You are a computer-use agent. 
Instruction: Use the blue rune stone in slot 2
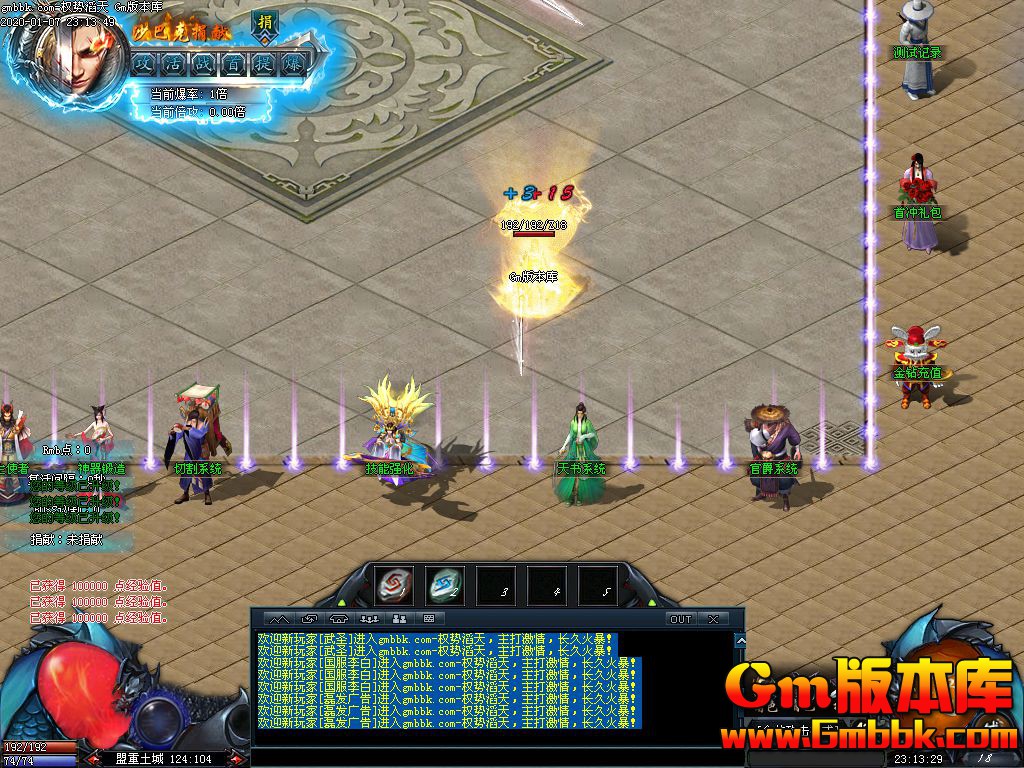coord(444,586)
